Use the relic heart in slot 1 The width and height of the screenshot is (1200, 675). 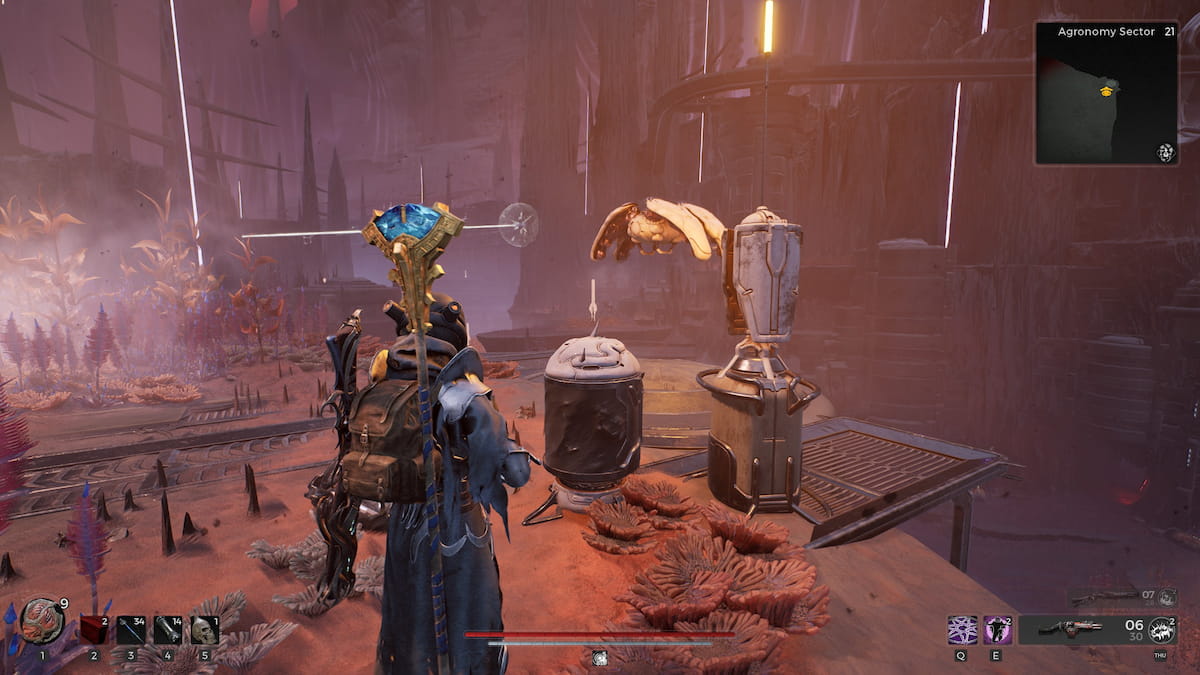click(x=41, y=622)
